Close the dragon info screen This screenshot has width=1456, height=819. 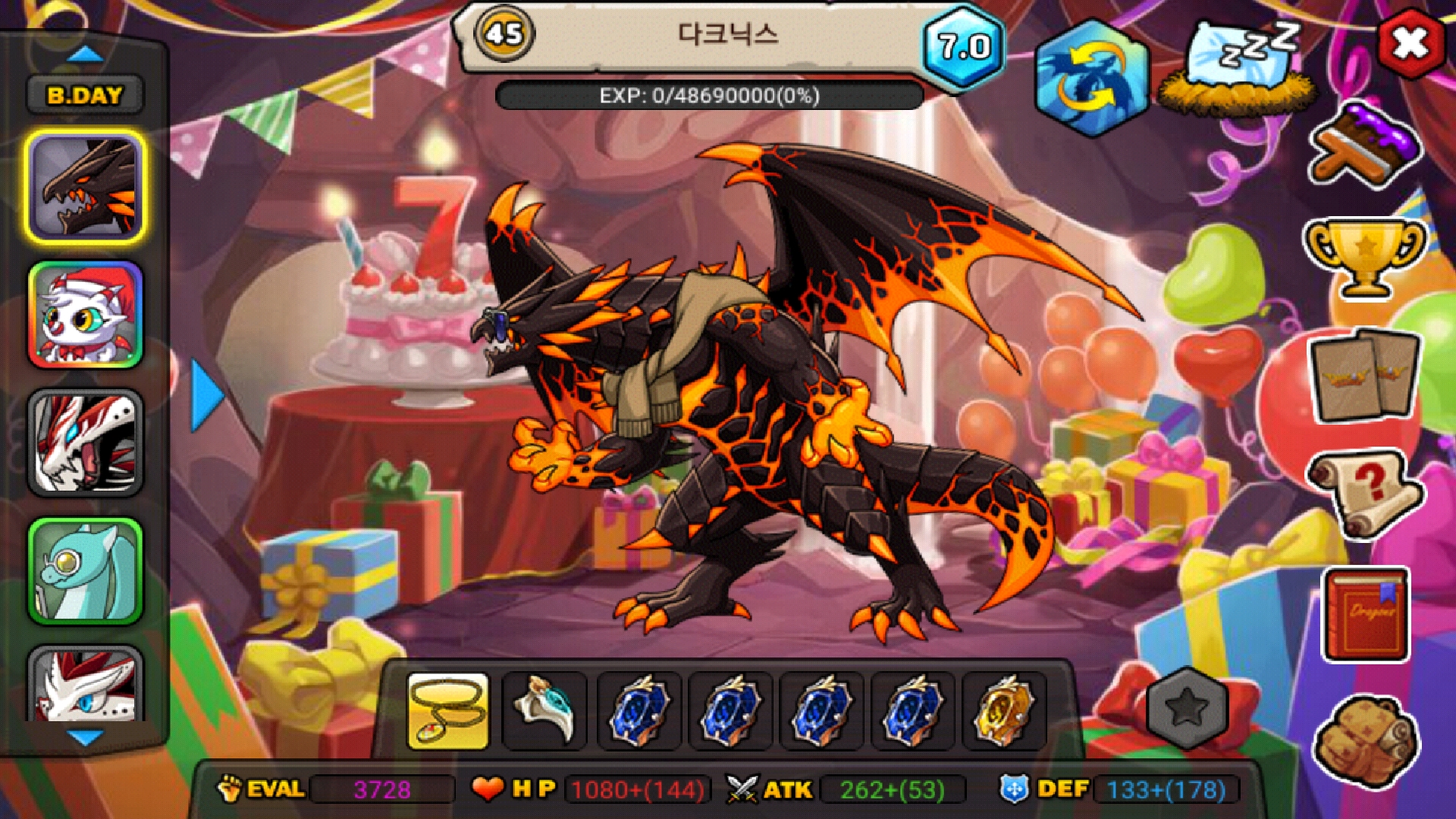click(1410, 43)
